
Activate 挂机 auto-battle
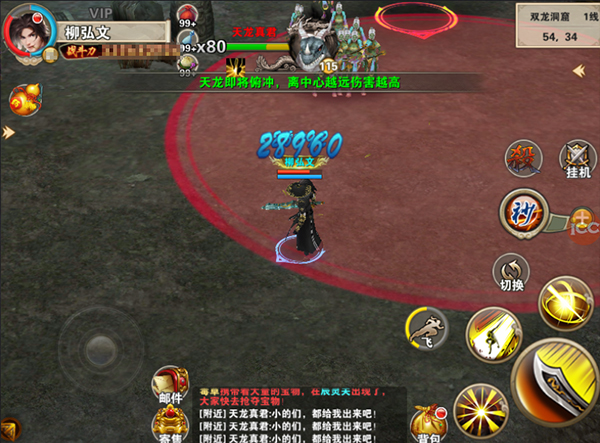(576, 160)
